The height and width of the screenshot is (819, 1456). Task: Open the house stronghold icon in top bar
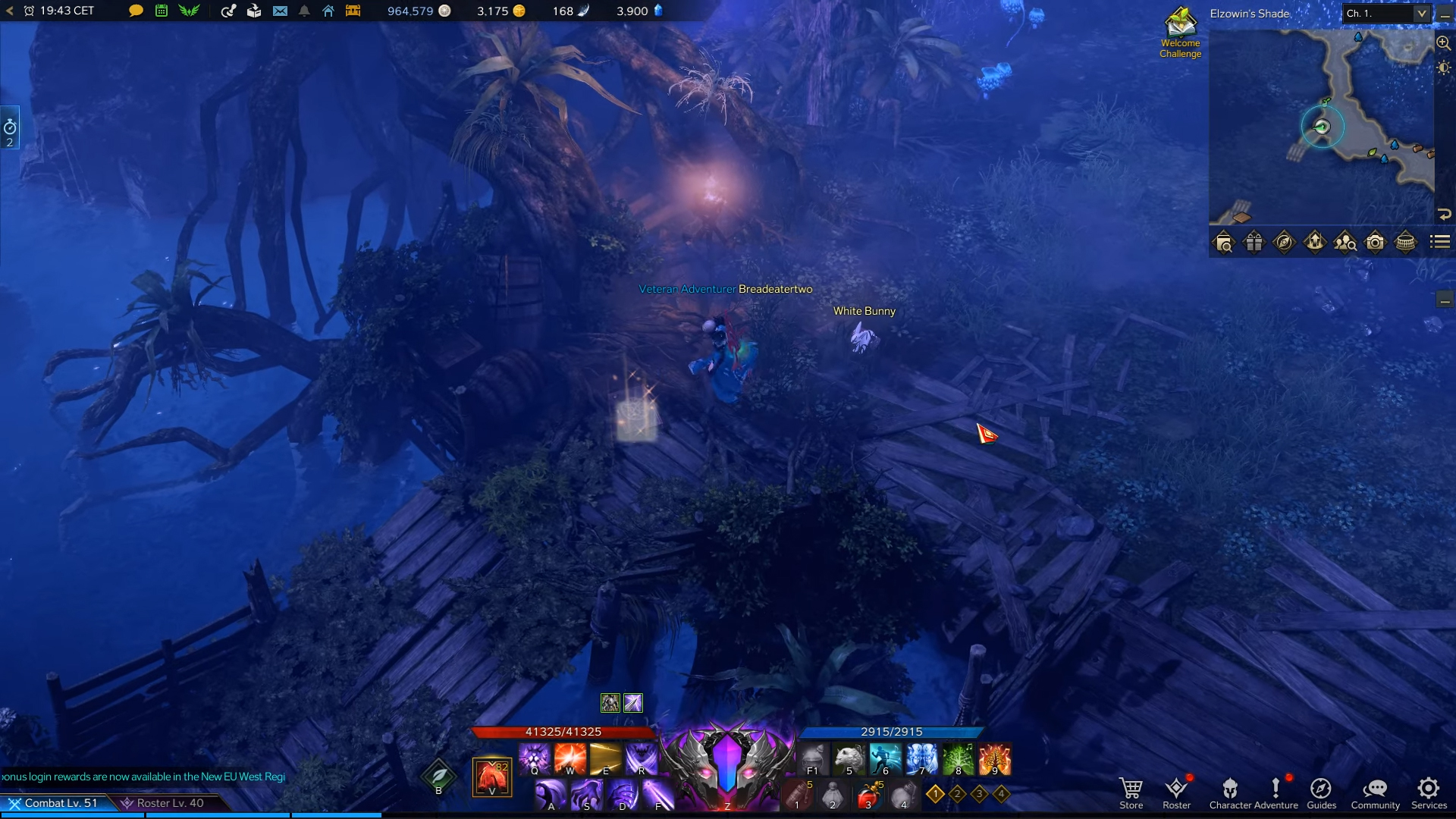(x=328, y=11)
